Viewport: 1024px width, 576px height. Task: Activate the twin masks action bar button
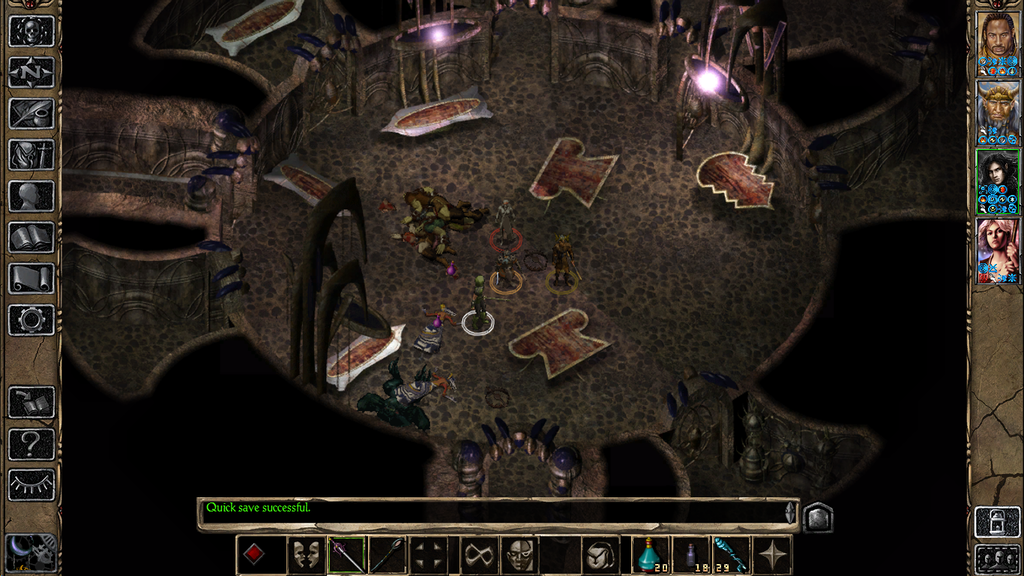point(306,555)
